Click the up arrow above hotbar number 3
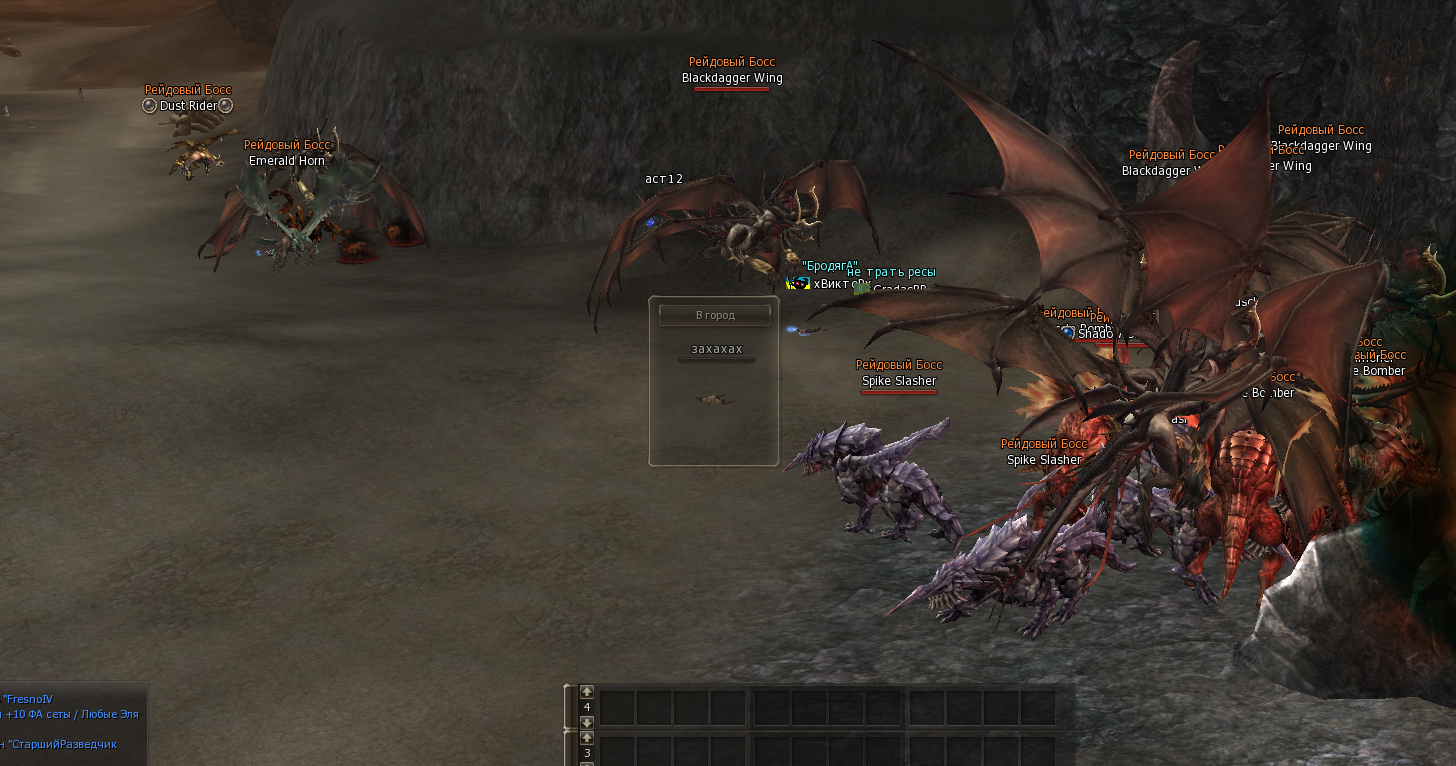This screenshot has width=1456, height=766. point(587,738)
